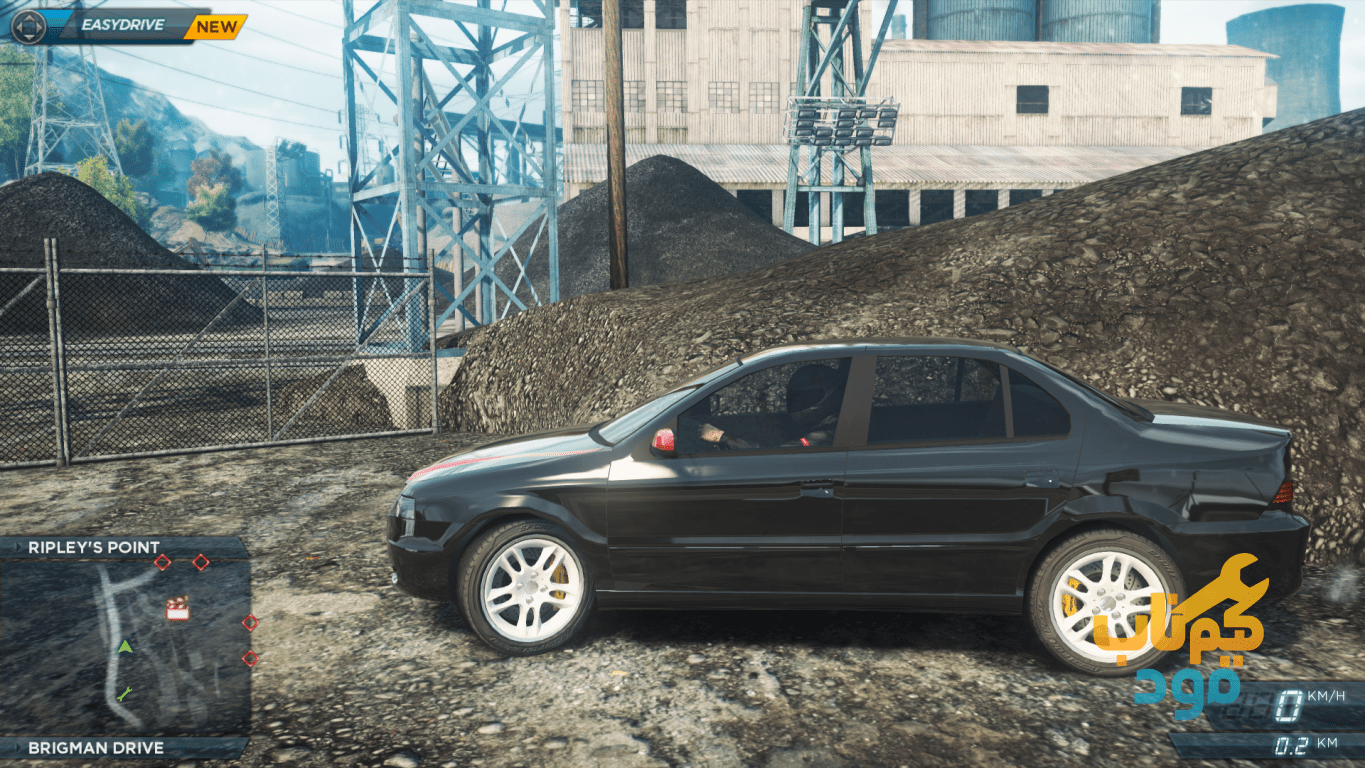Click the green player arrow on minimap
Image resolution: width=1365 pixels, height=768 pixels.
click(125, 647)
